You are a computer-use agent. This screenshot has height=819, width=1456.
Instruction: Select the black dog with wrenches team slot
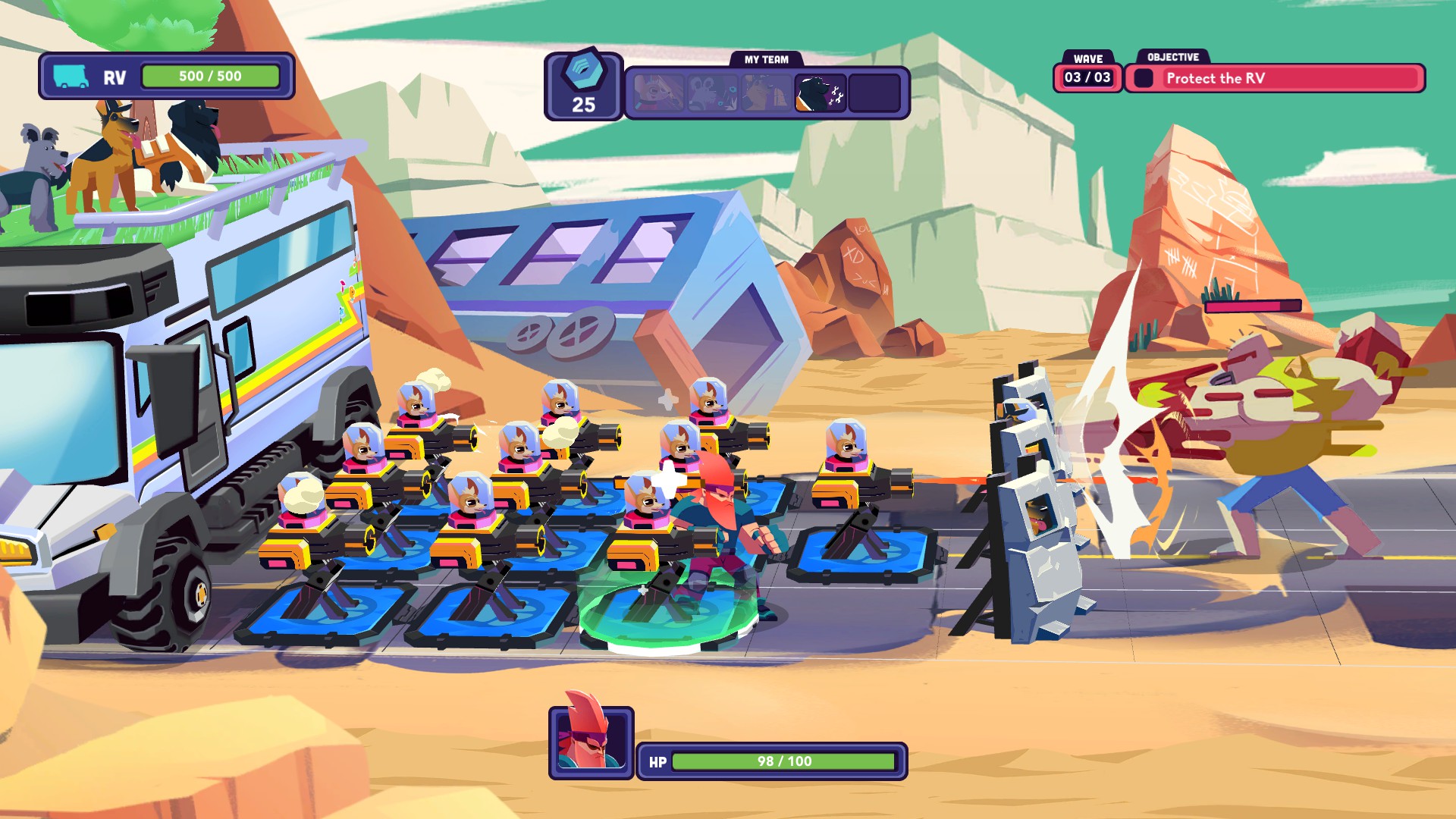click(820, 93)
